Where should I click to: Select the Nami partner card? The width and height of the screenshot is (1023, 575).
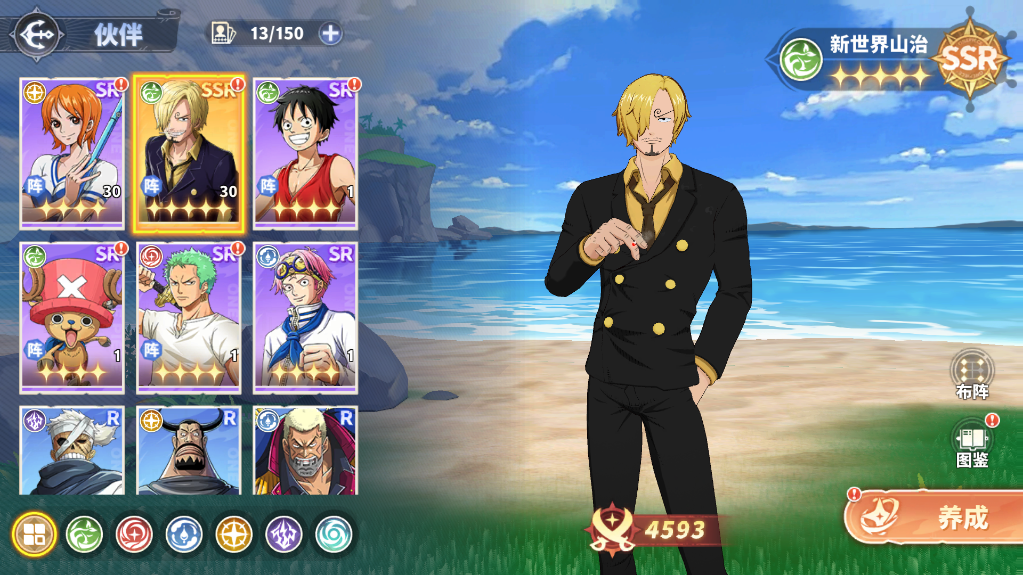72,153
